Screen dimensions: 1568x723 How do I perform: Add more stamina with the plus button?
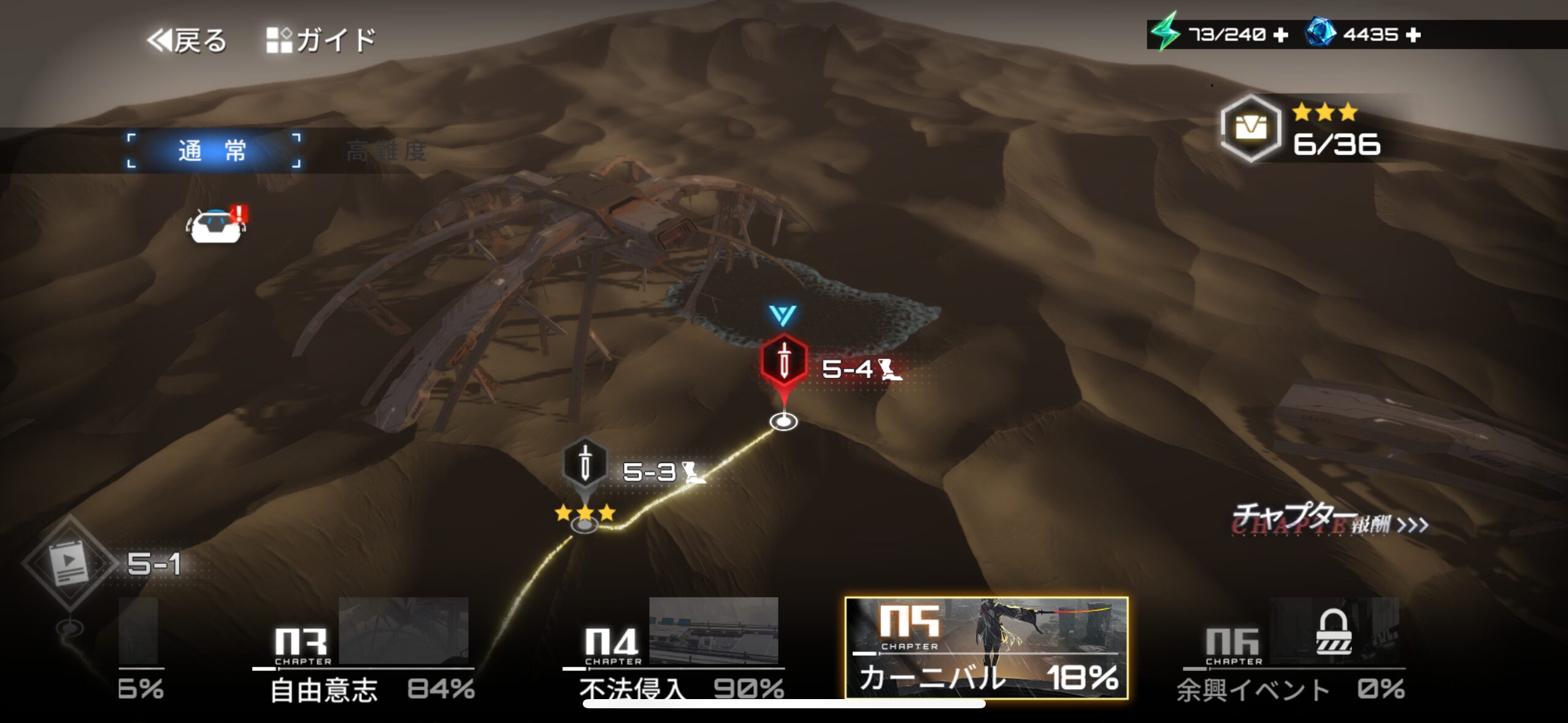pos(1281,35)
